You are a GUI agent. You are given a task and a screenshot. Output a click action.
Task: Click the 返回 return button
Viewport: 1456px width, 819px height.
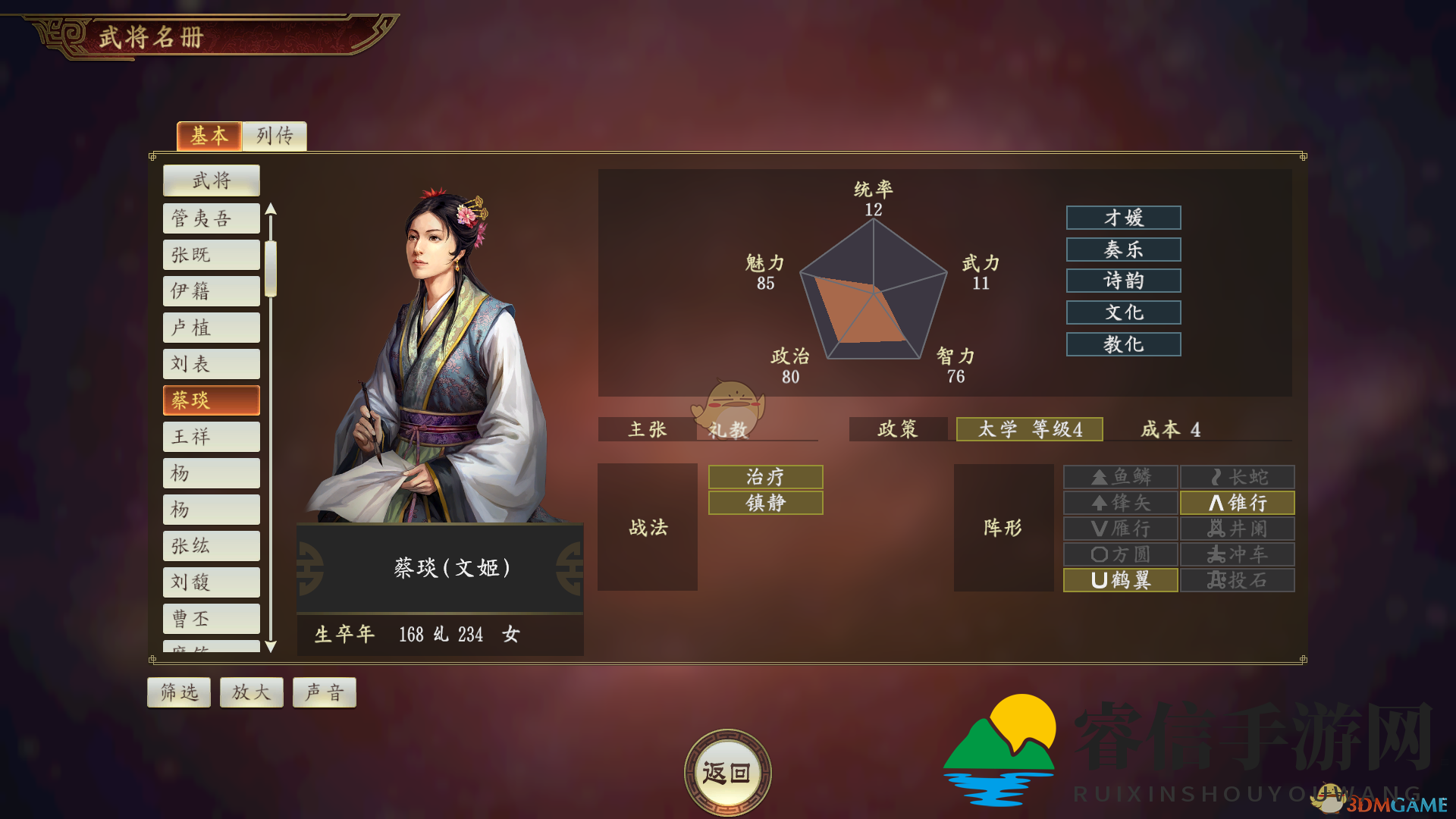point(727,770)
